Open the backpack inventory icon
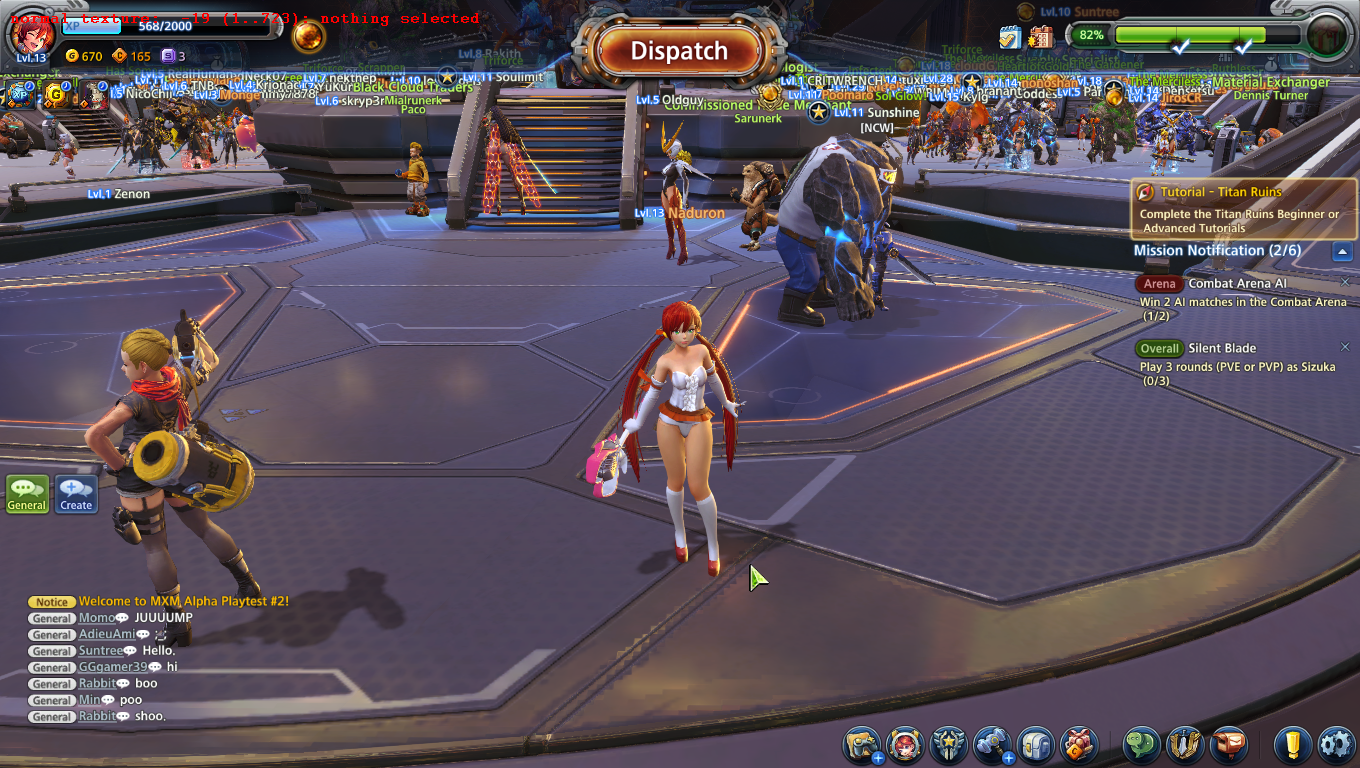Image resolution: width=1360 pixels, height=768 pixels. click(1036, 745)
